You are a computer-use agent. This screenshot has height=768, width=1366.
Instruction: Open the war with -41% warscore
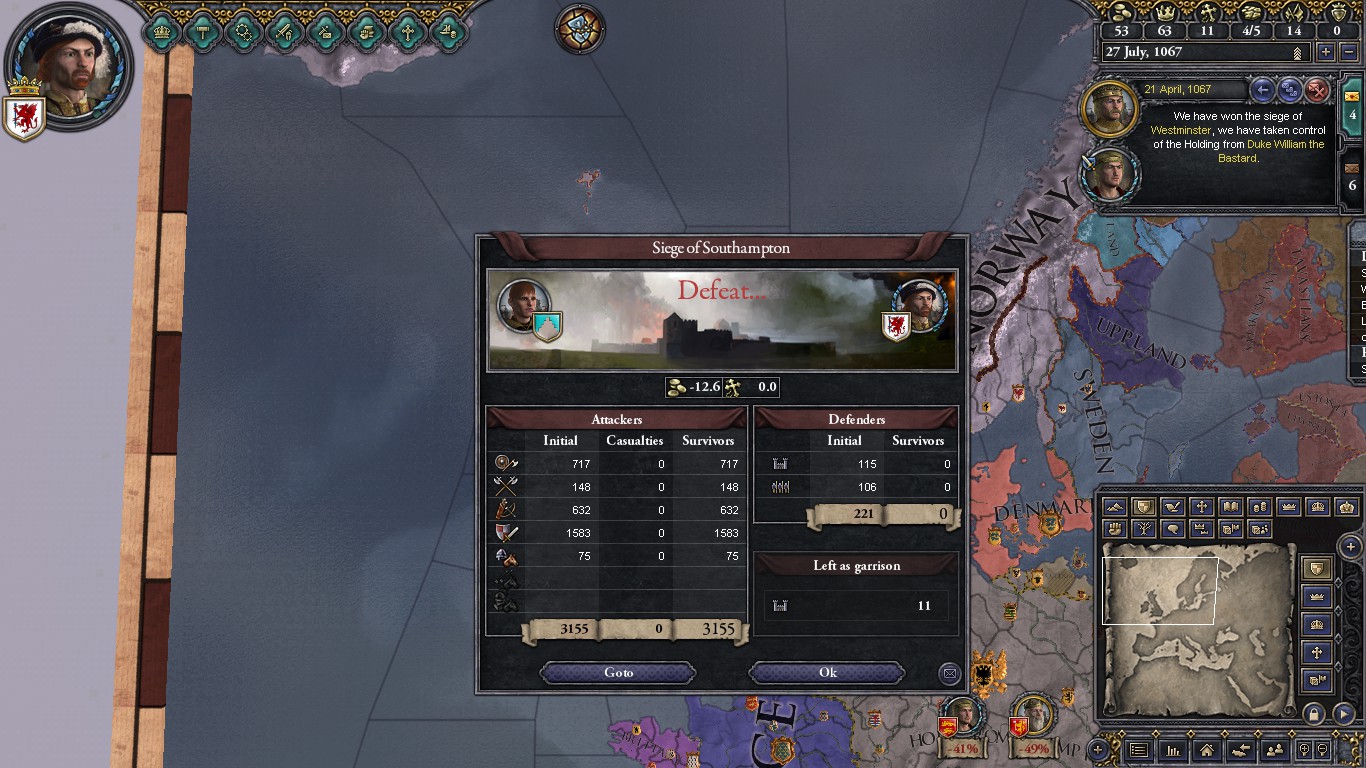[962, 726]
